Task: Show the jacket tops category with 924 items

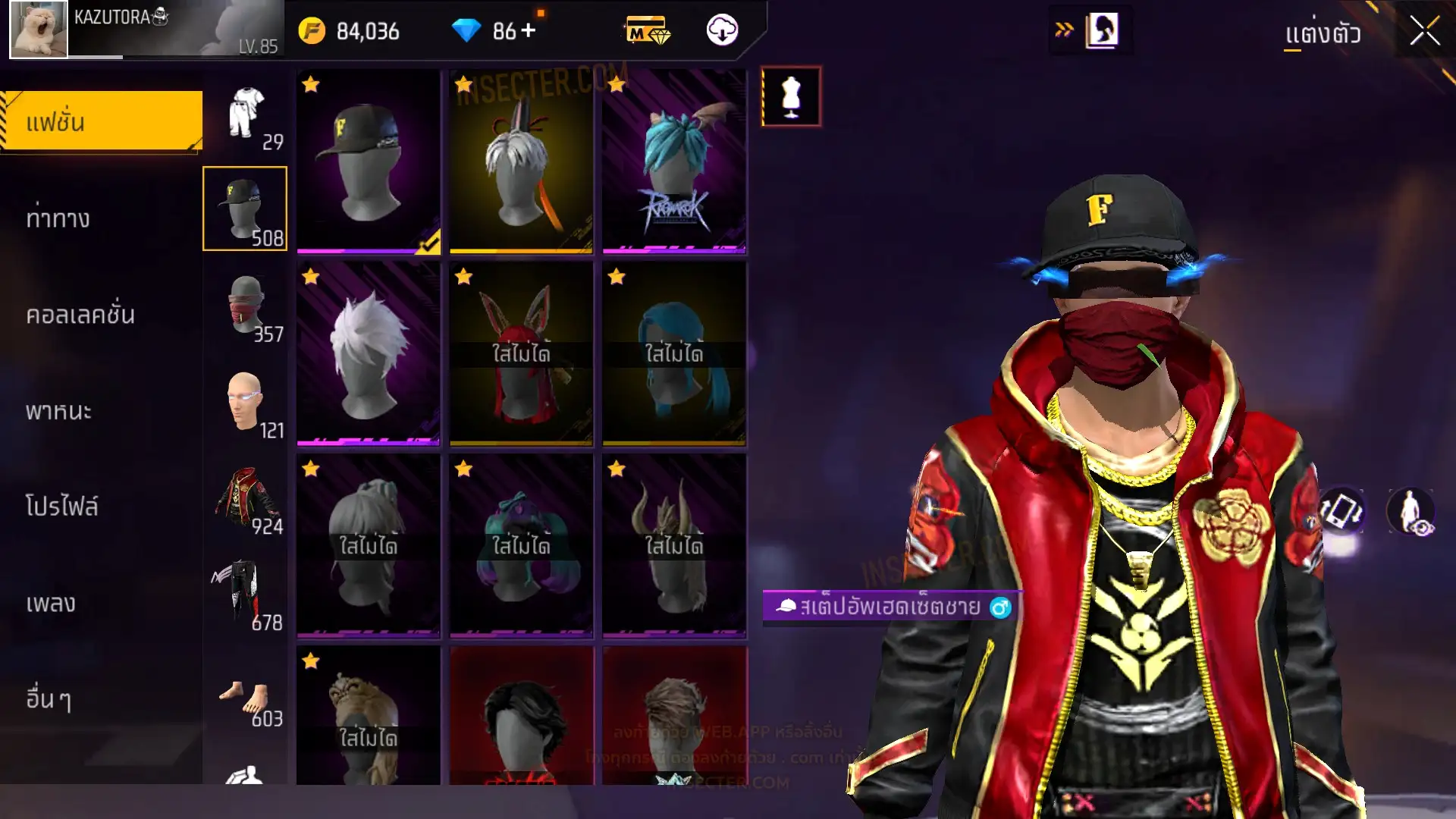Action: [x=246, y=498]
